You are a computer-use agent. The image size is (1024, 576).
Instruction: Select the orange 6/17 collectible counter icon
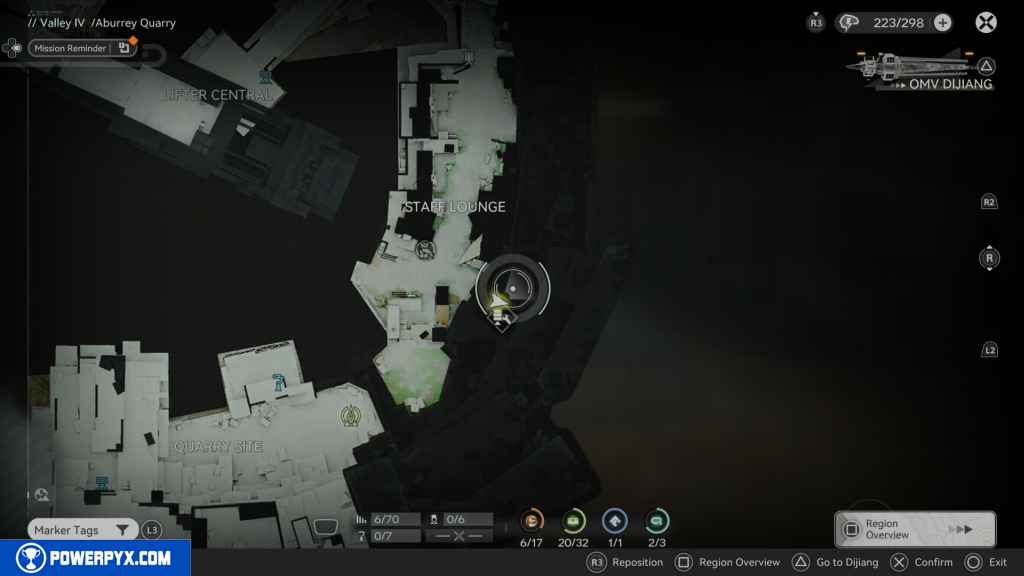(x=531, y=521)
